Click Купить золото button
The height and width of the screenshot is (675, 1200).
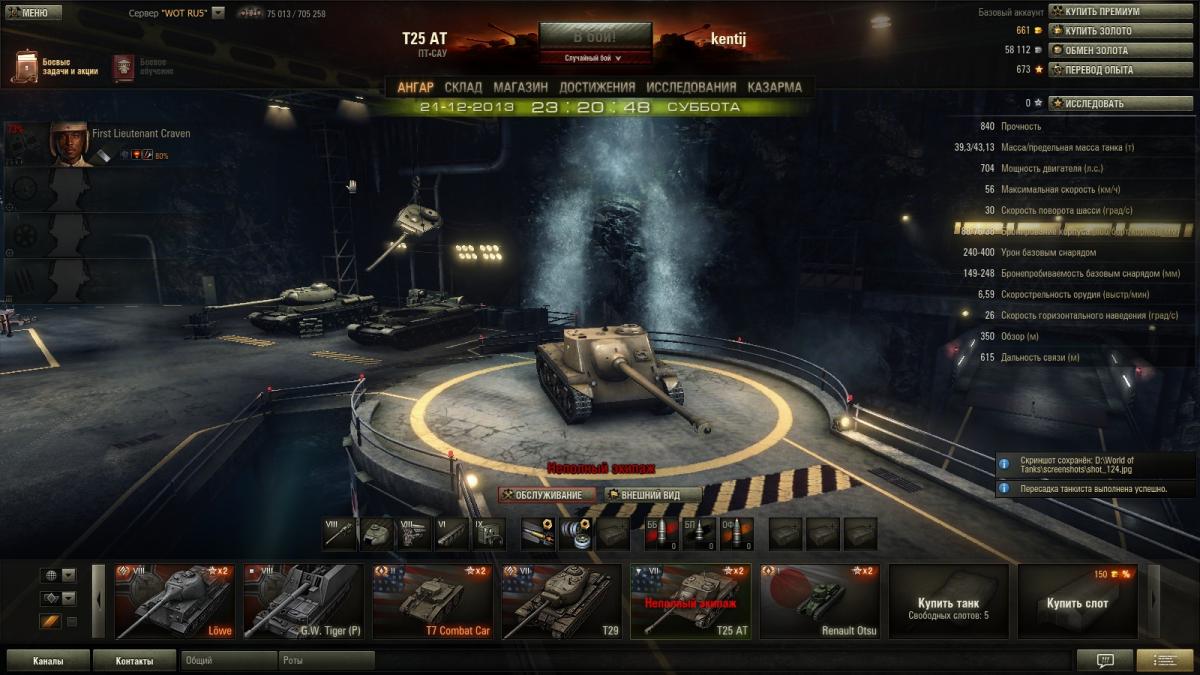coord(1120,31)
